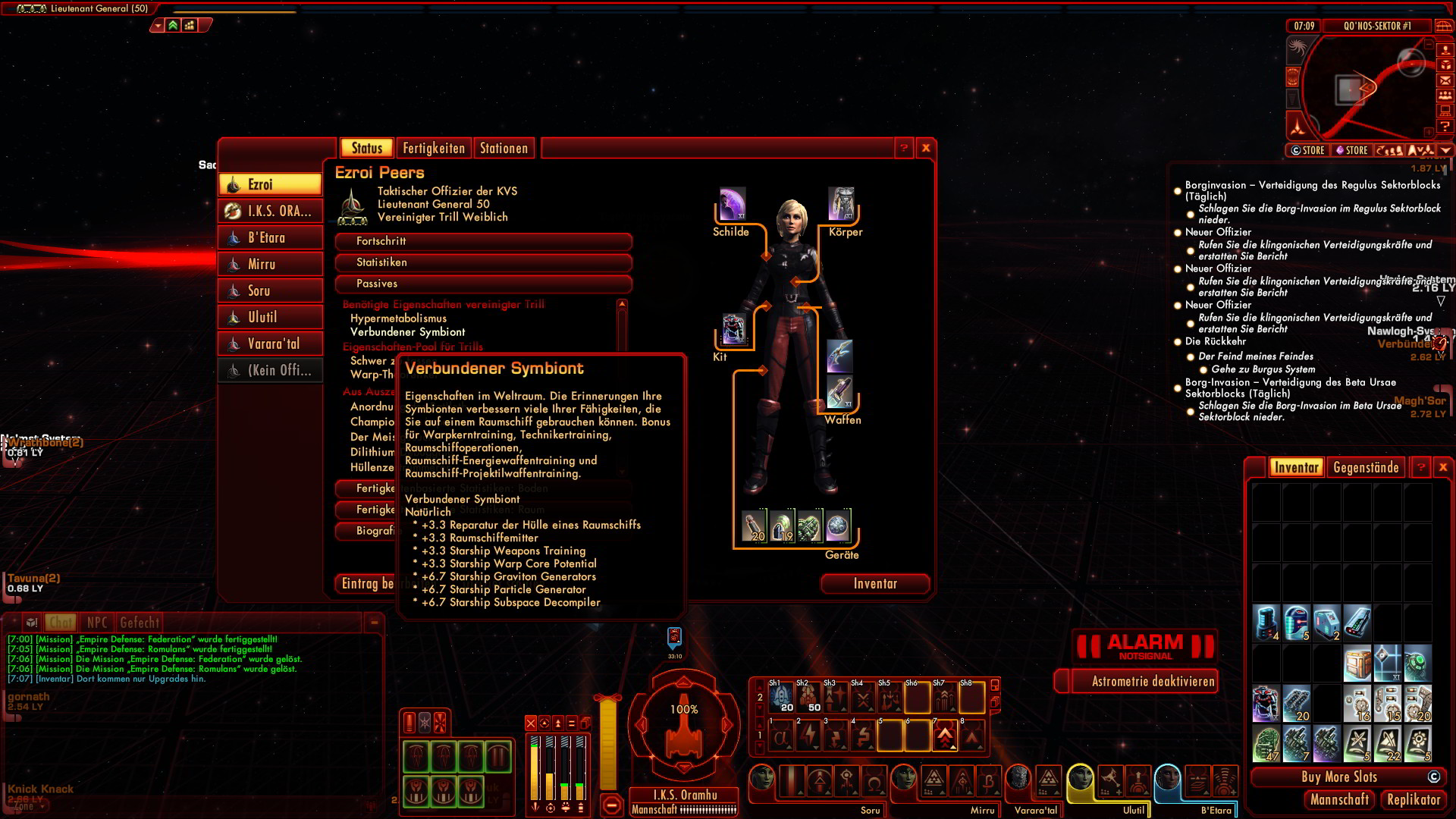Click Buy More Slots

click(1339, 777)
